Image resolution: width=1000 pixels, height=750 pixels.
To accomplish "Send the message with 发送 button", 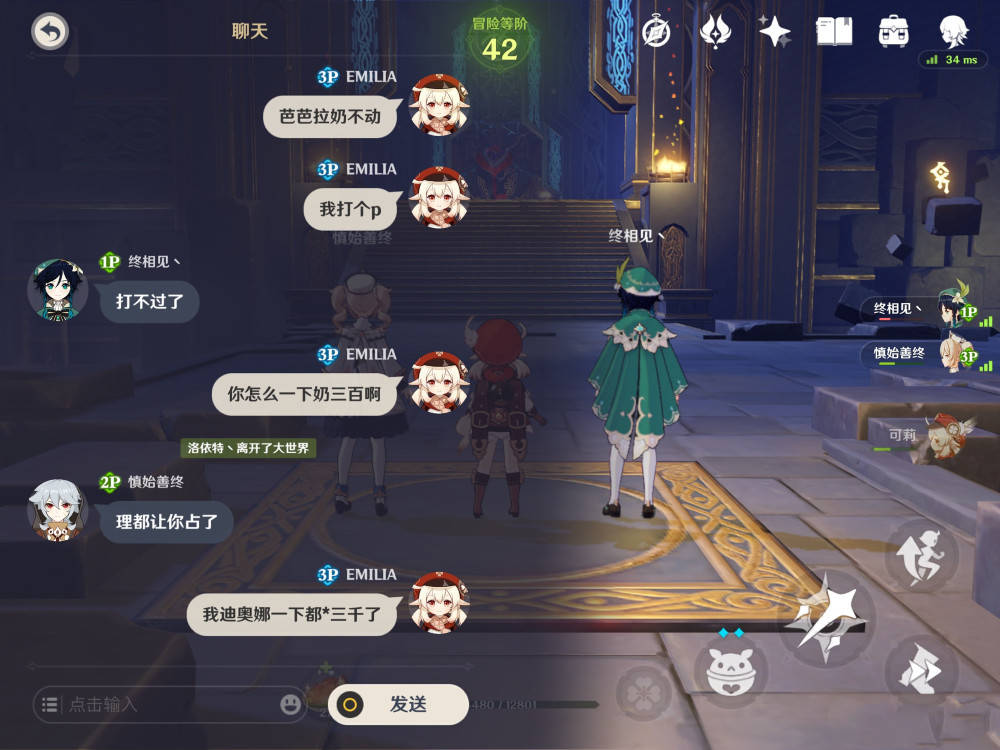I will coord(398,704).
